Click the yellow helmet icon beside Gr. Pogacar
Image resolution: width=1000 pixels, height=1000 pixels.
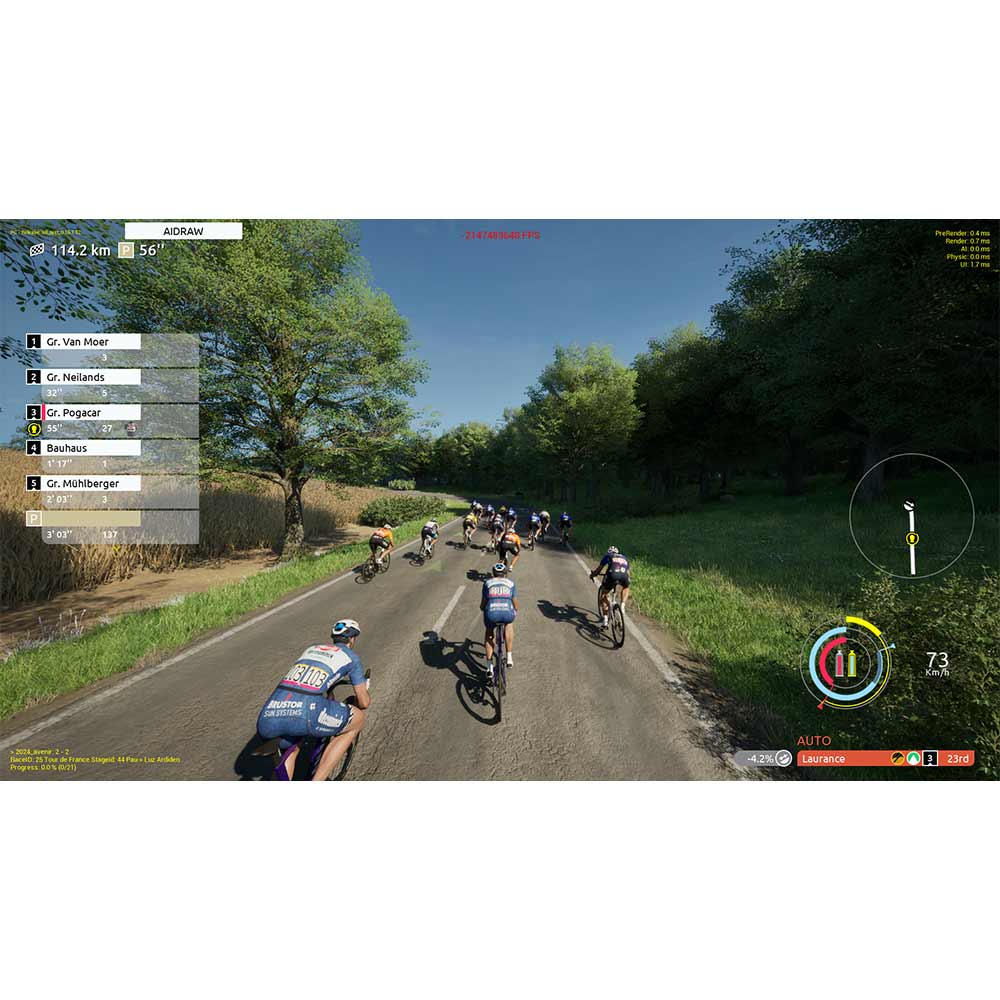pos(34,428)
